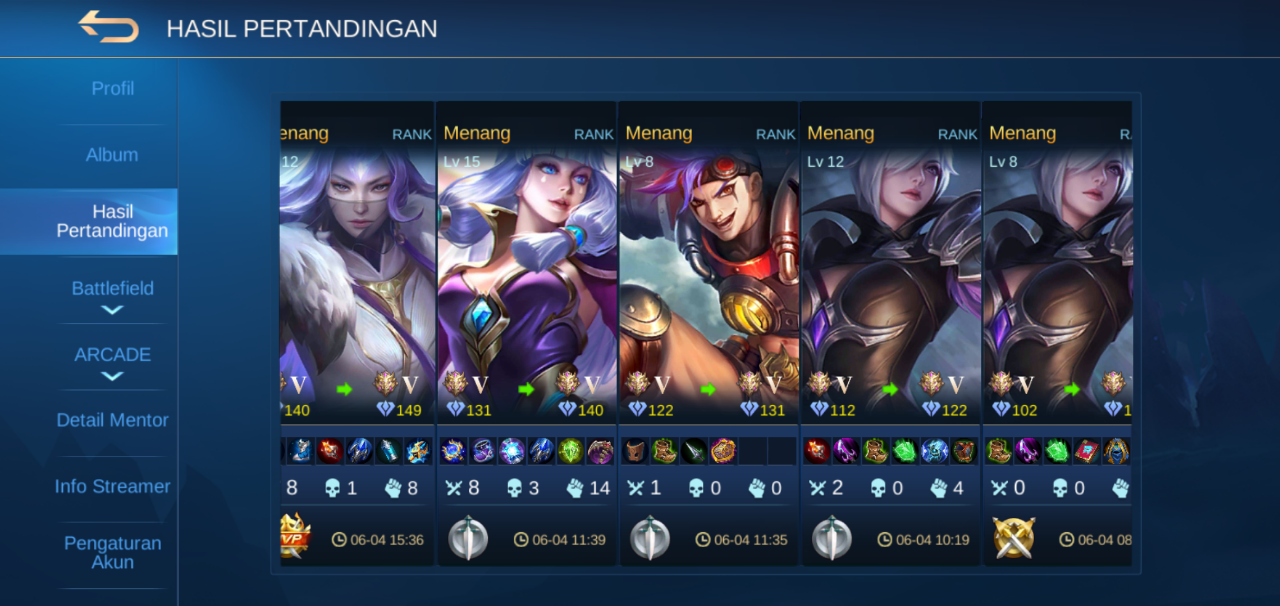Expand the Battlefield section
Screen dimensions: 1280x606
[x=112, y=296]
